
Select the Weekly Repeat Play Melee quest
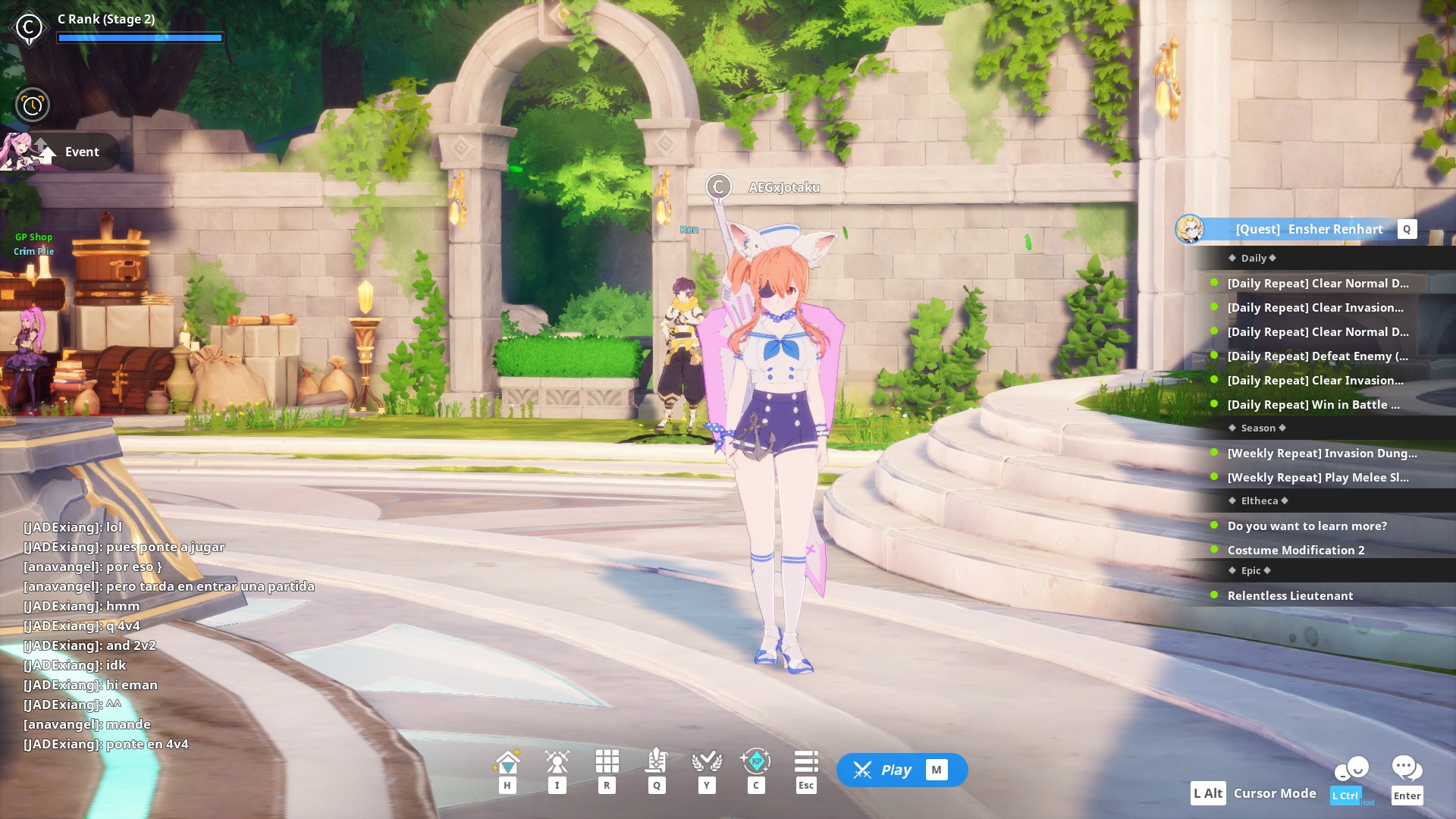click(x=1317, y=478)
